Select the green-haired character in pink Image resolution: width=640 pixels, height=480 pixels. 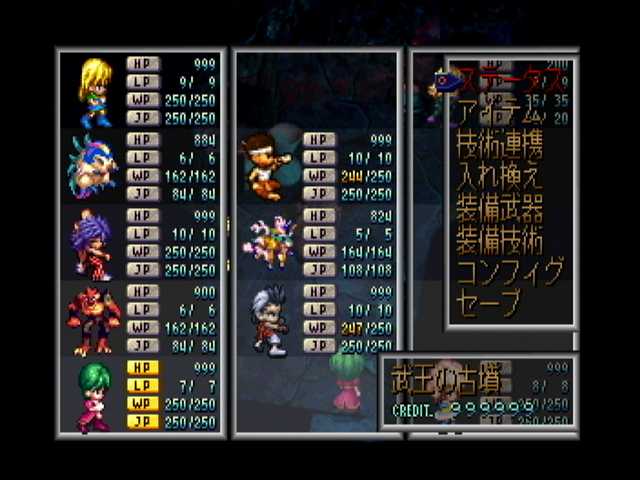click(x=93, y=394)
